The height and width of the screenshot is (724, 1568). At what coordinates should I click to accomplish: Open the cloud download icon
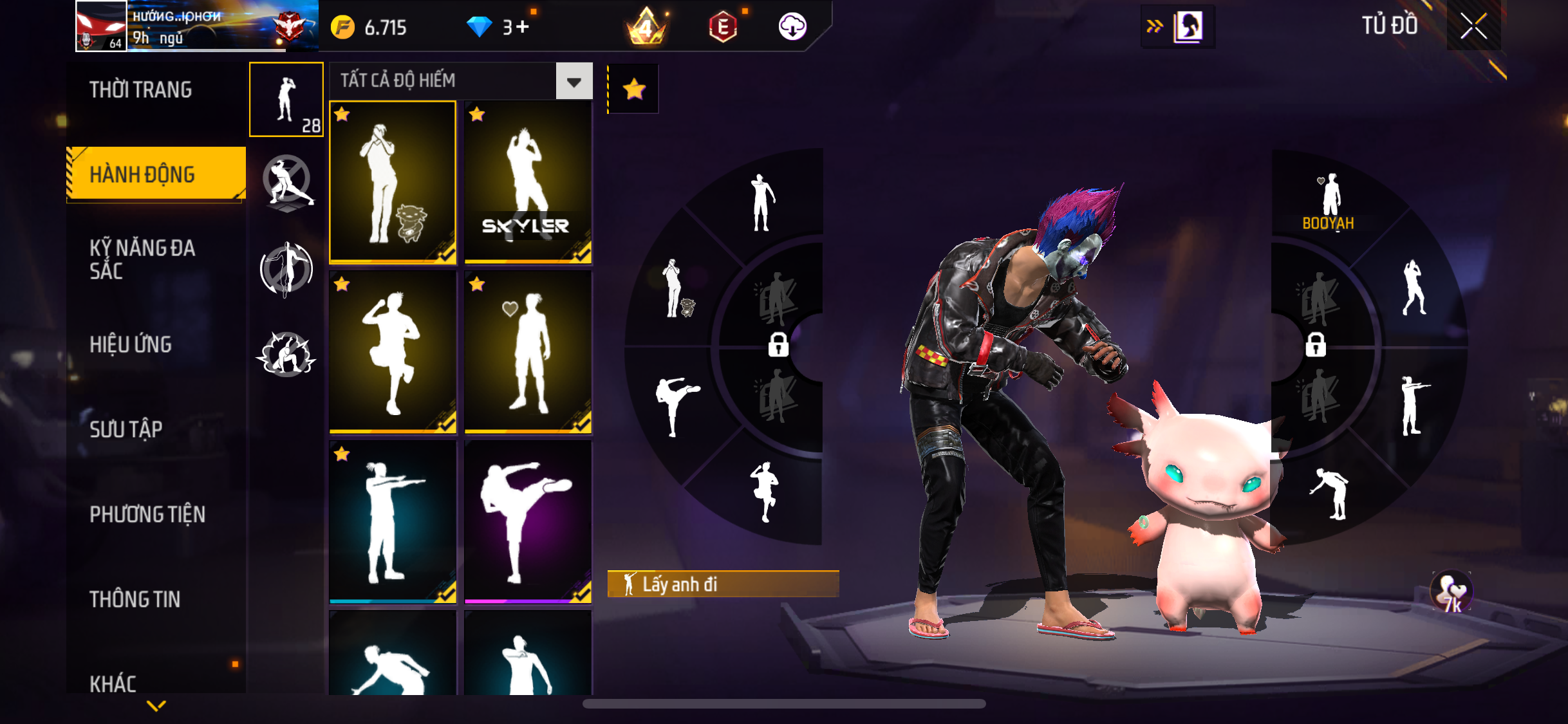coord(792,27)
